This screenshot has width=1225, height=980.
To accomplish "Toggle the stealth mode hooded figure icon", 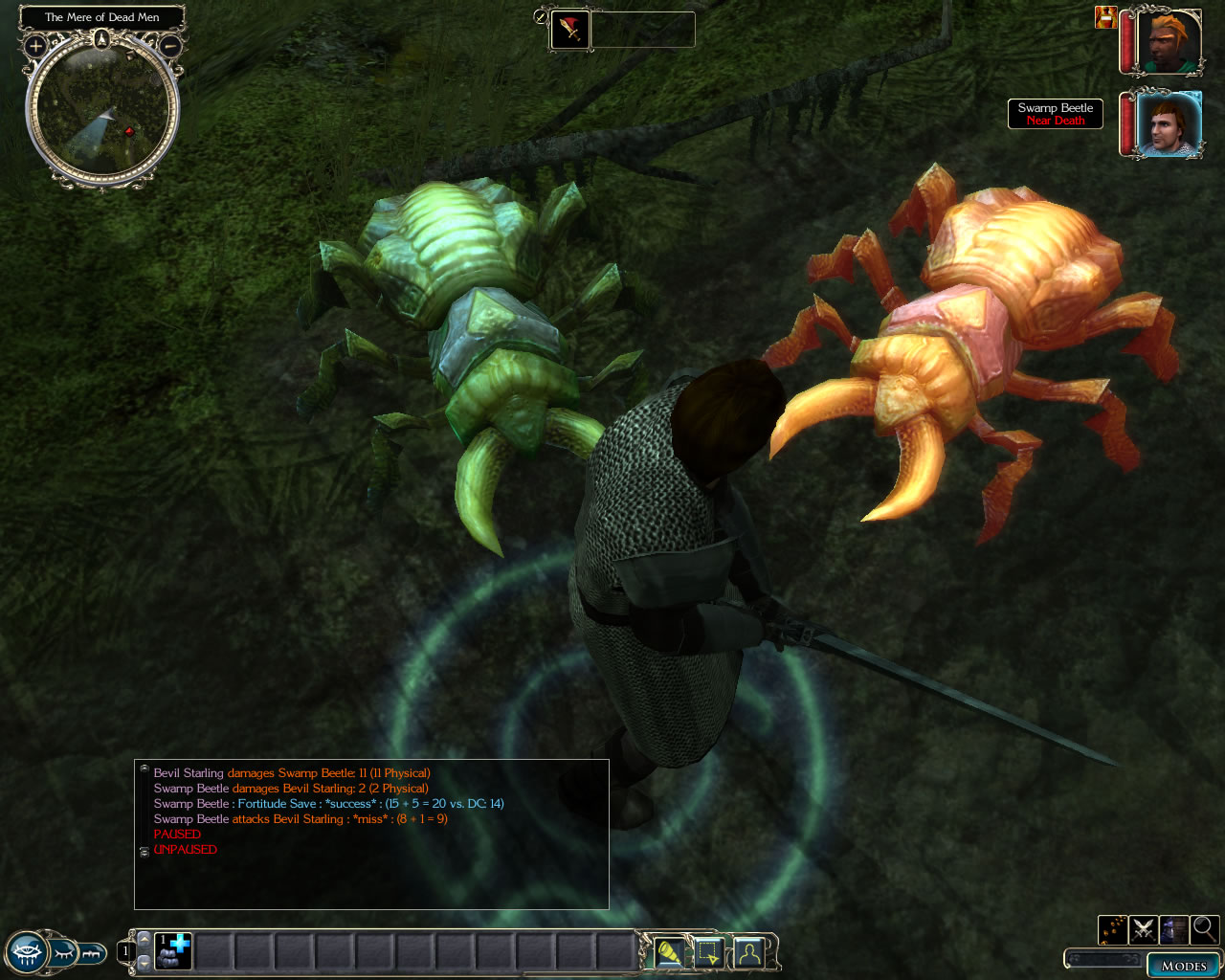I will click(x=1174, y=928).
